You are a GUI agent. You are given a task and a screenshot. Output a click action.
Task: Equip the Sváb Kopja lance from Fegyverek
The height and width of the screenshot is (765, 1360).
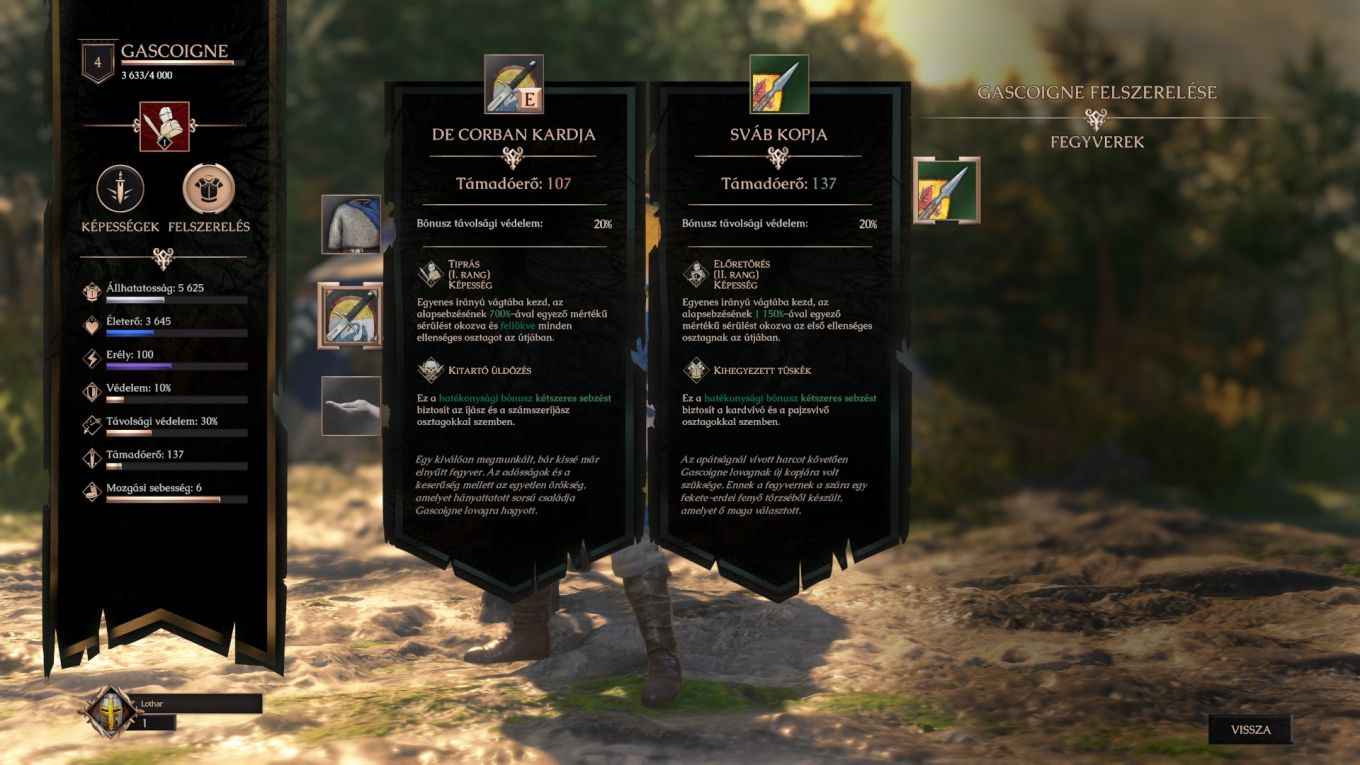[x=946, y=190]
